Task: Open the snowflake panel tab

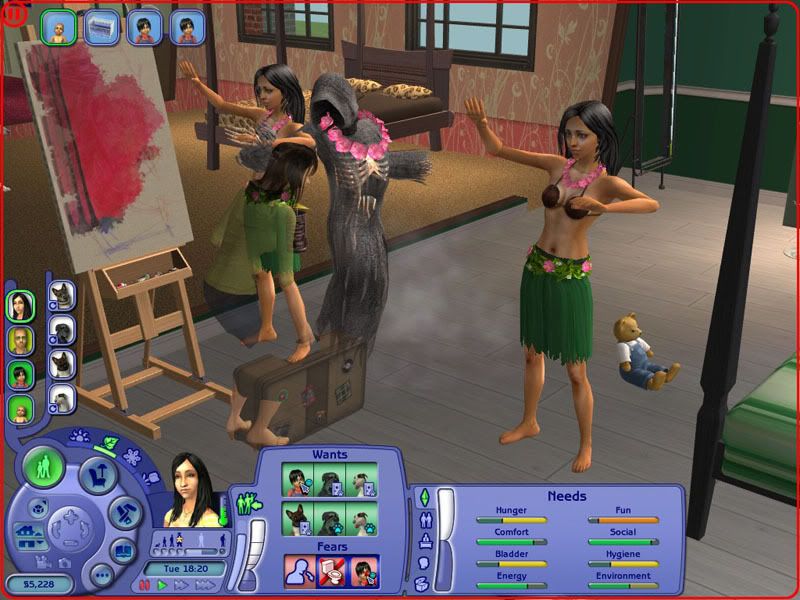Action: pyautogui.click(x=131, y=457)
